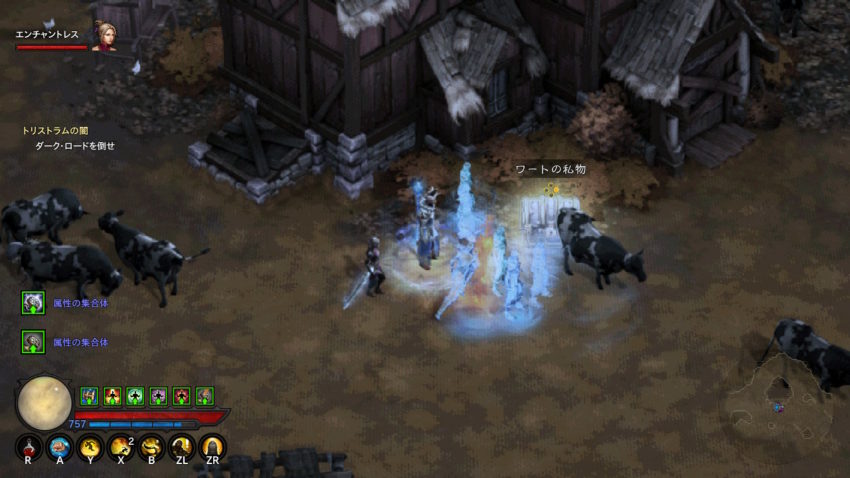850x478 pixels.
Task: Activate the skill showing two charges
Action: 121,447
